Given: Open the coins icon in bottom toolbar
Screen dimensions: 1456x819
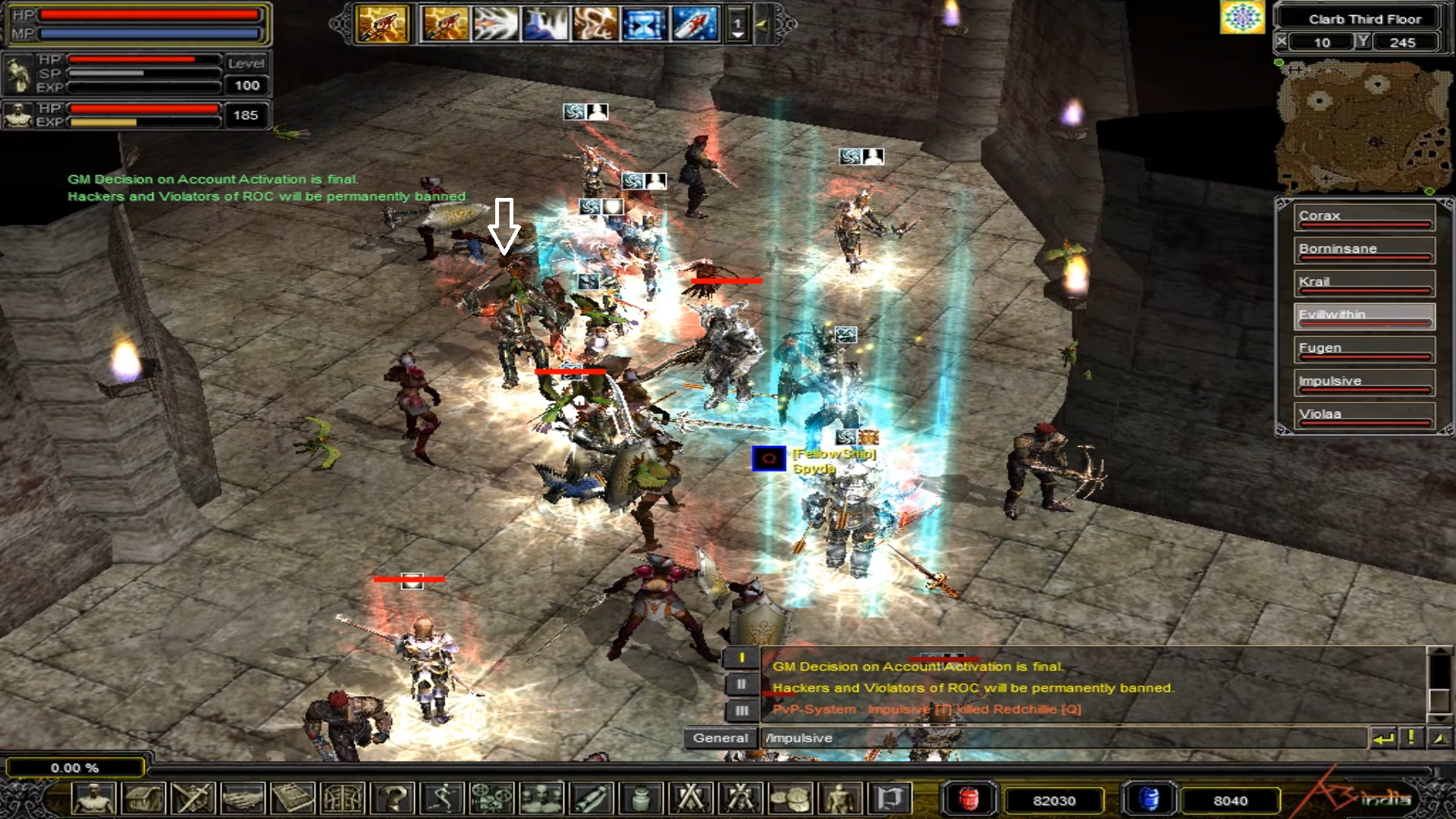Looking at the screenshot, I should pyautogui.click(x=789, y=799).
